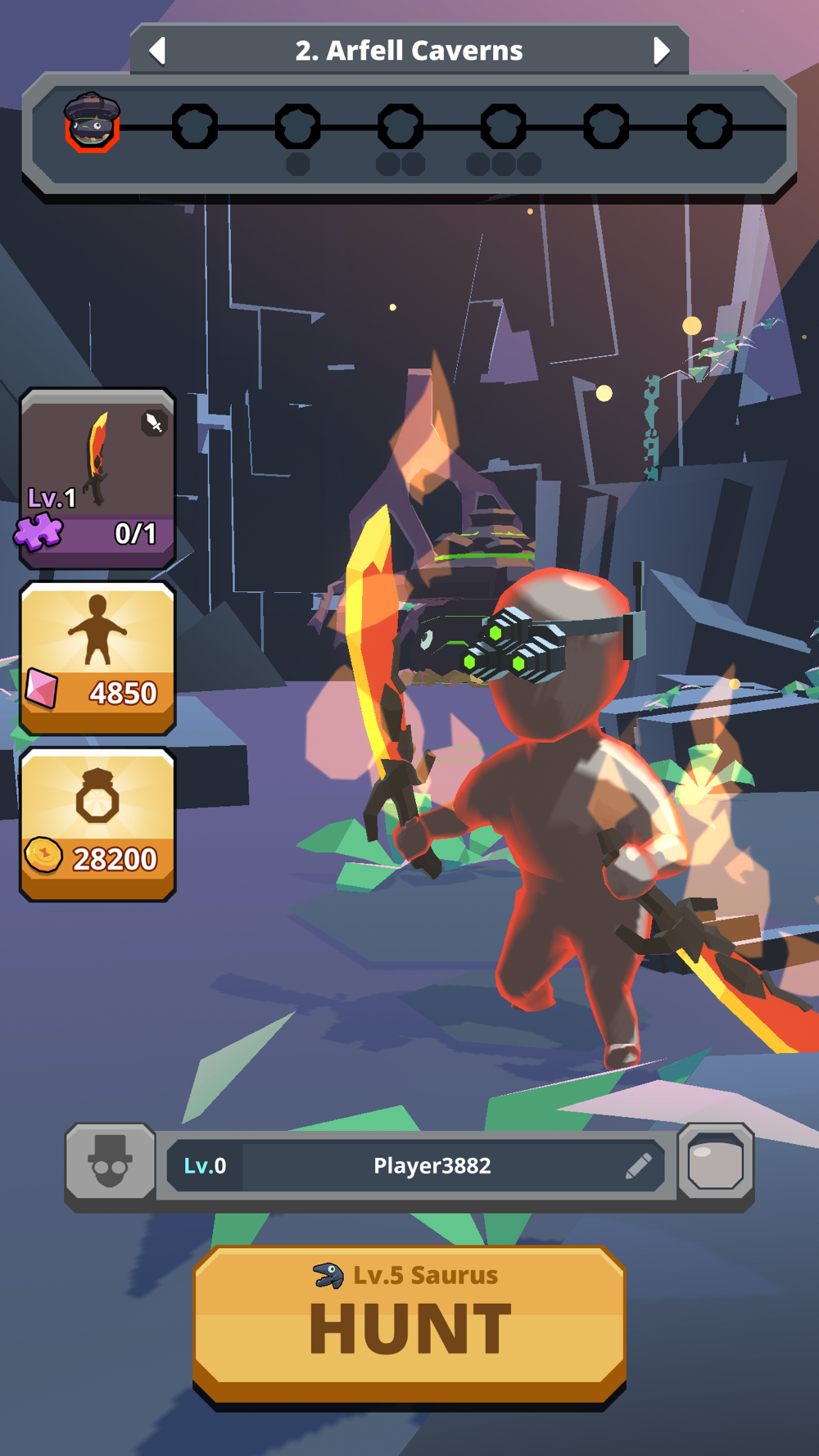The image size is (819, 1456).
Task: Open the hat and glasses avatar button
Action: coord(111,1163)
